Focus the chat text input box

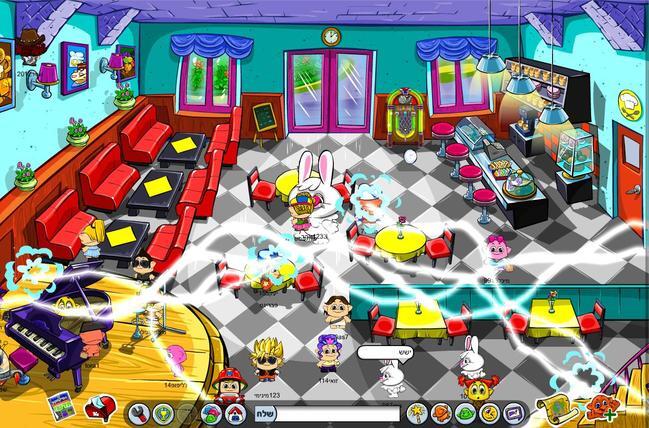point(340,413)
